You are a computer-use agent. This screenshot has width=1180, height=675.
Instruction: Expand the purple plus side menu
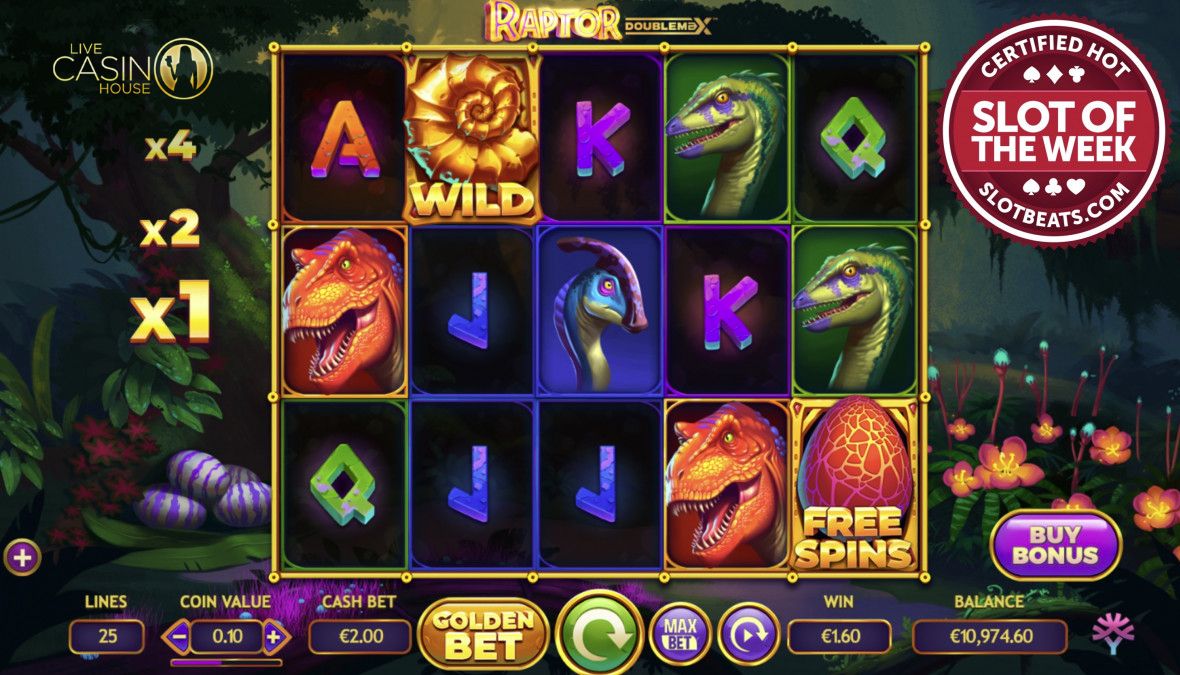[x=22, y=557]
